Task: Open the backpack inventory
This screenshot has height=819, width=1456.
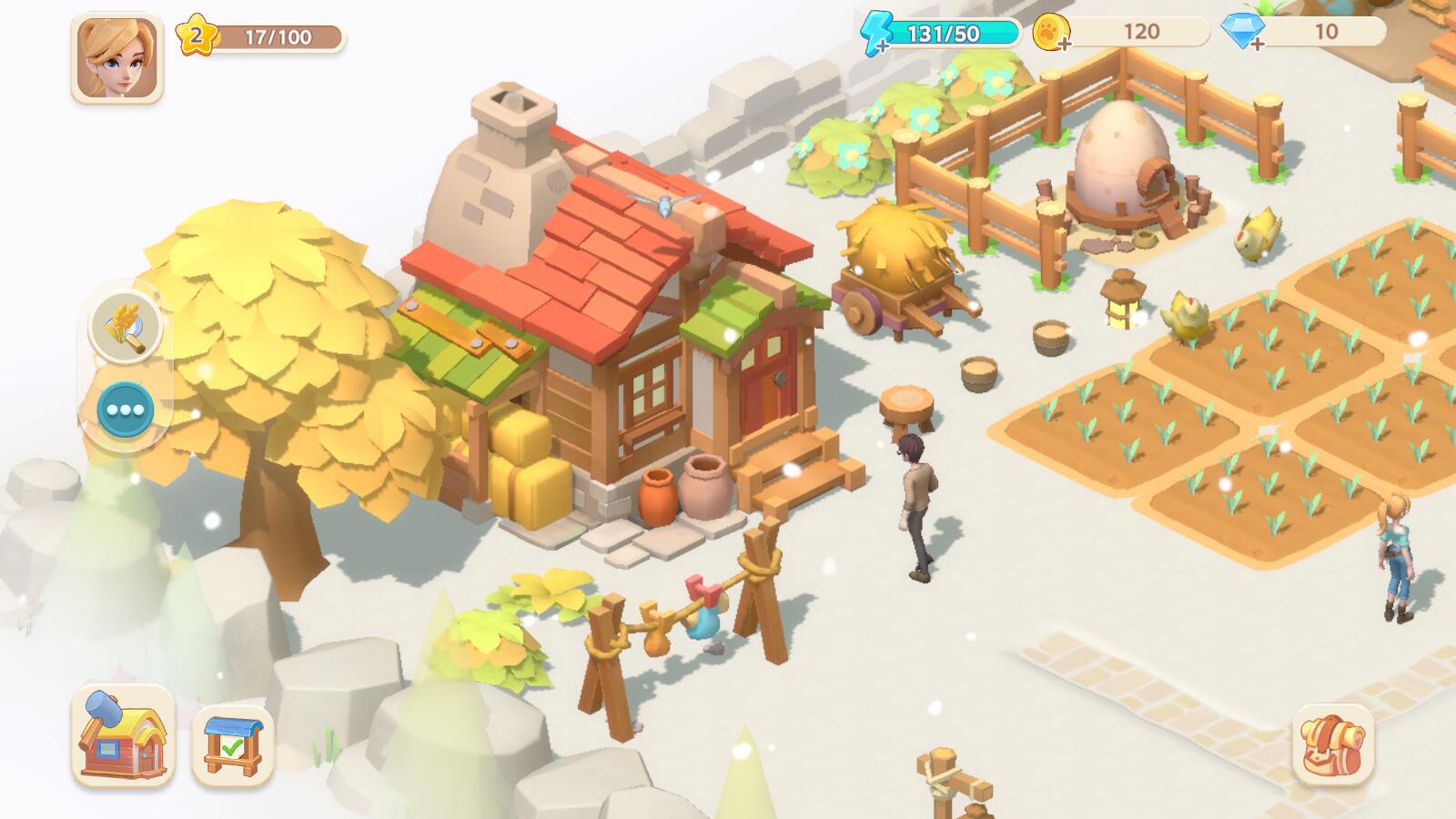Action: [x=1332, y=744]
